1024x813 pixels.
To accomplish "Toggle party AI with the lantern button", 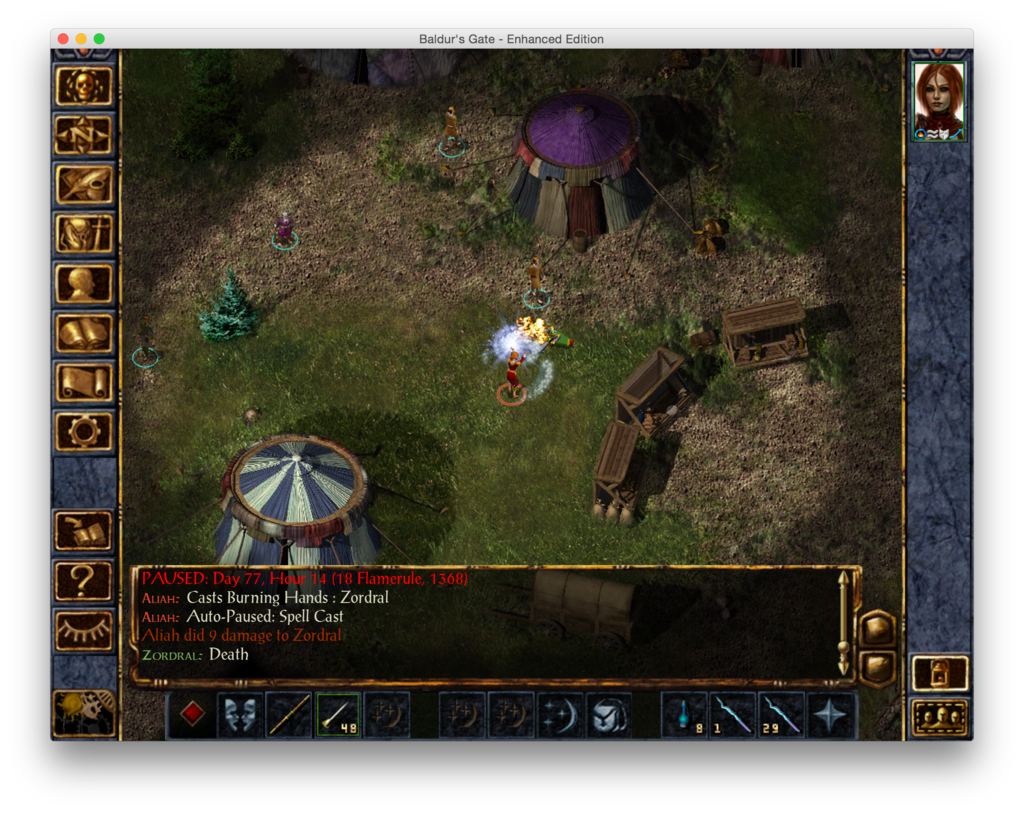I will [x=939, y=673].
